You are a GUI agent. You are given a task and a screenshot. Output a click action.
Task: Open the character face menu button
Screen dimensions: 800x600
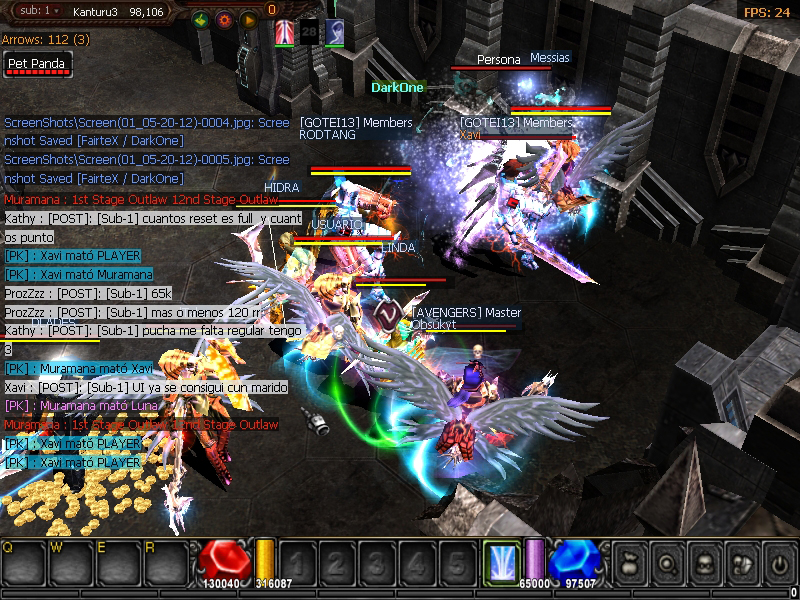[x=704, y=561]
